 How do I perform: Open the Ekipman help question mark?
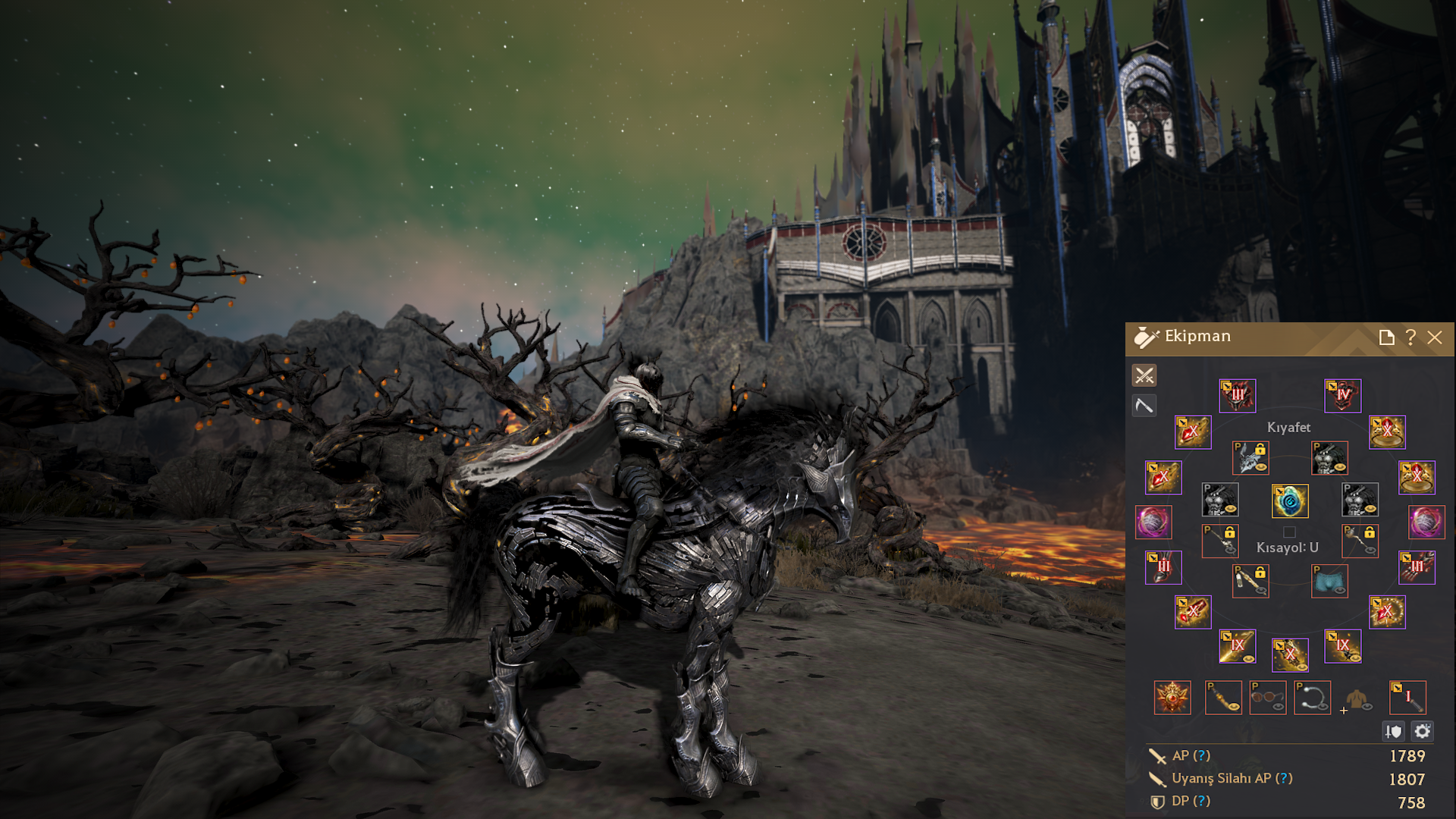pyautogui.click(x=1410, y=337)
